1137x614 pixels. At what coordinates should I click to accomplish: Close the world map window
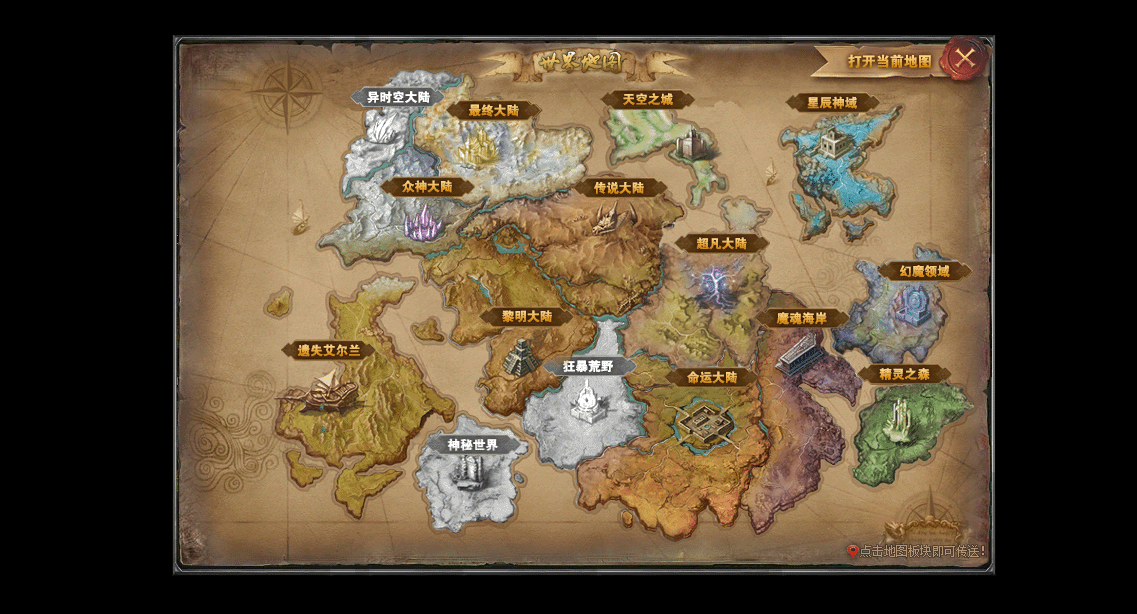point(964,58)
